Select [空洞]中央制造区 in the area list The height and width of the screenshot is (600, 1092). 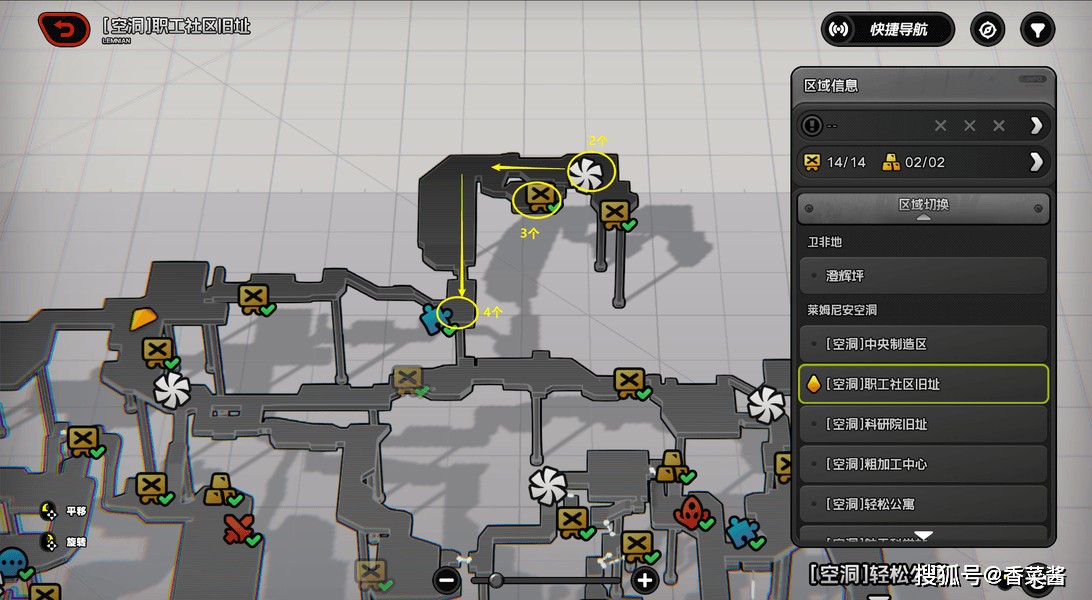pos(923,344)
